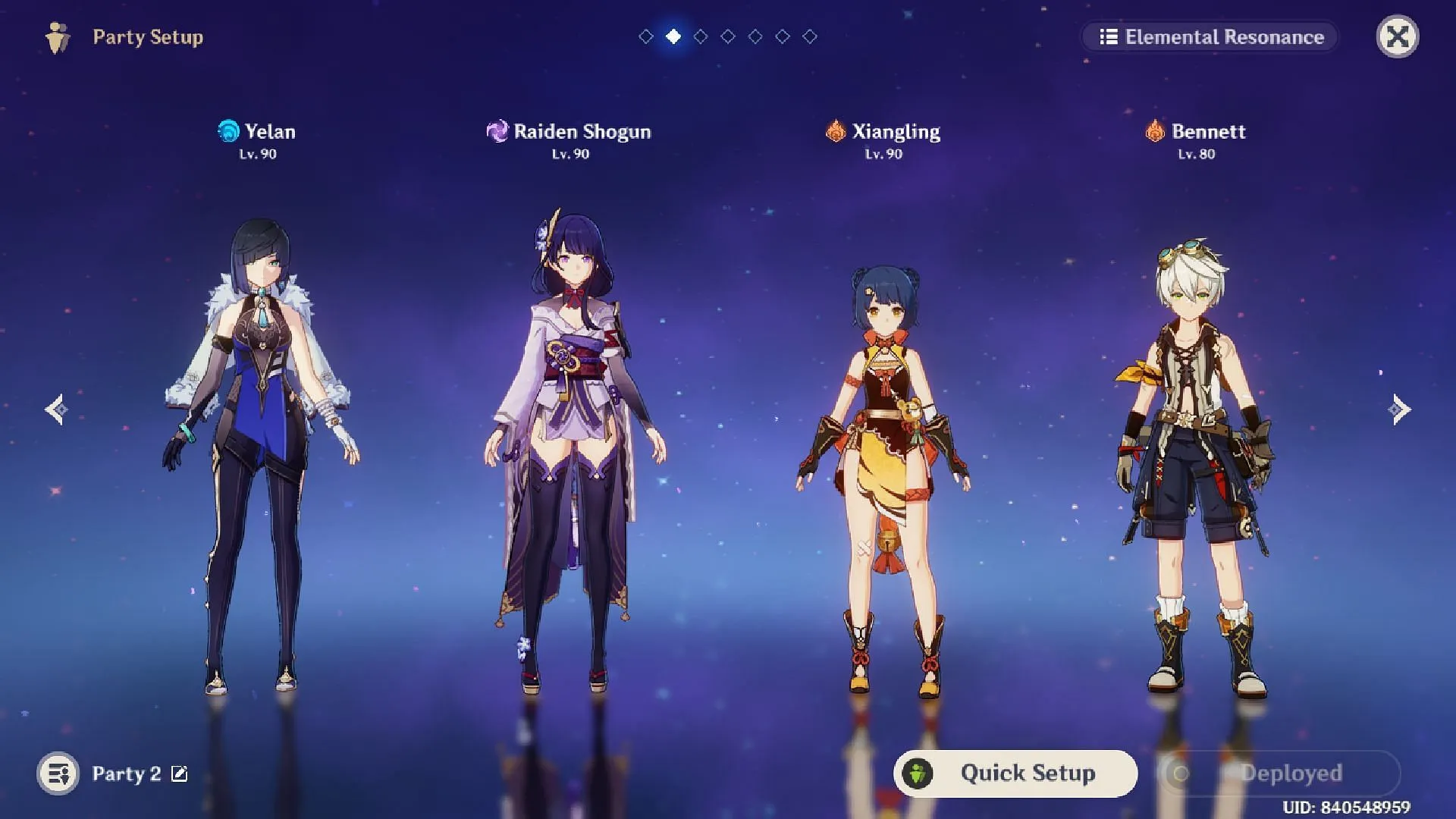Close the Party Setup screen
The image size is (1456, 819).
click(1397, 36)
